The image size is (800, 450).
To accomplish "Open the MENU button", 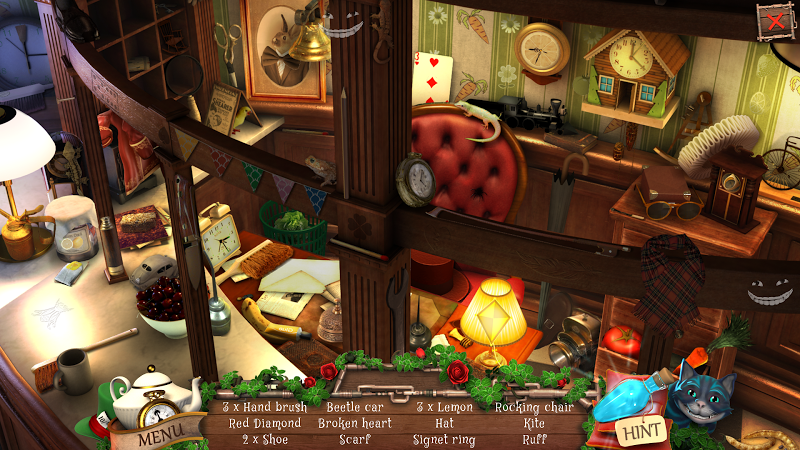I will (158, 437).
